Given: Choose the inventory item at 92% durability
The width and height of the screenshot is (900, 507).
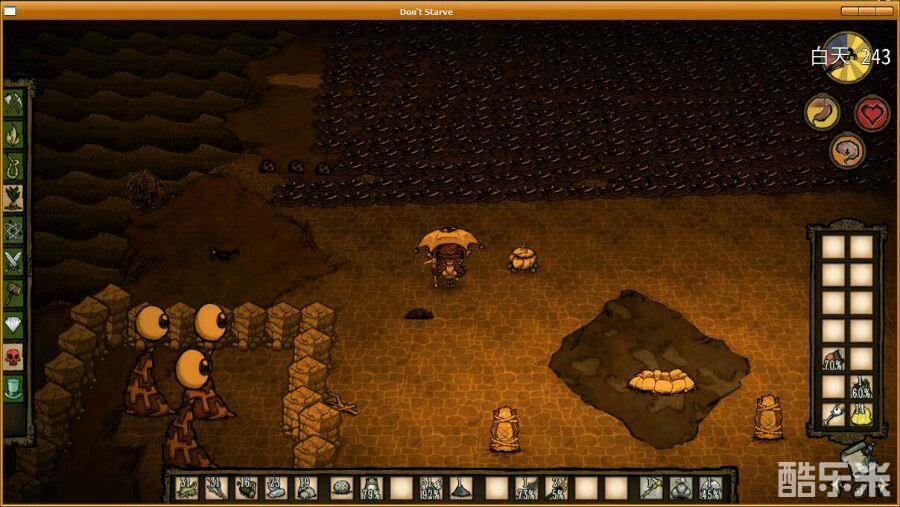Looking at the screenshot, I should point(432,488).
